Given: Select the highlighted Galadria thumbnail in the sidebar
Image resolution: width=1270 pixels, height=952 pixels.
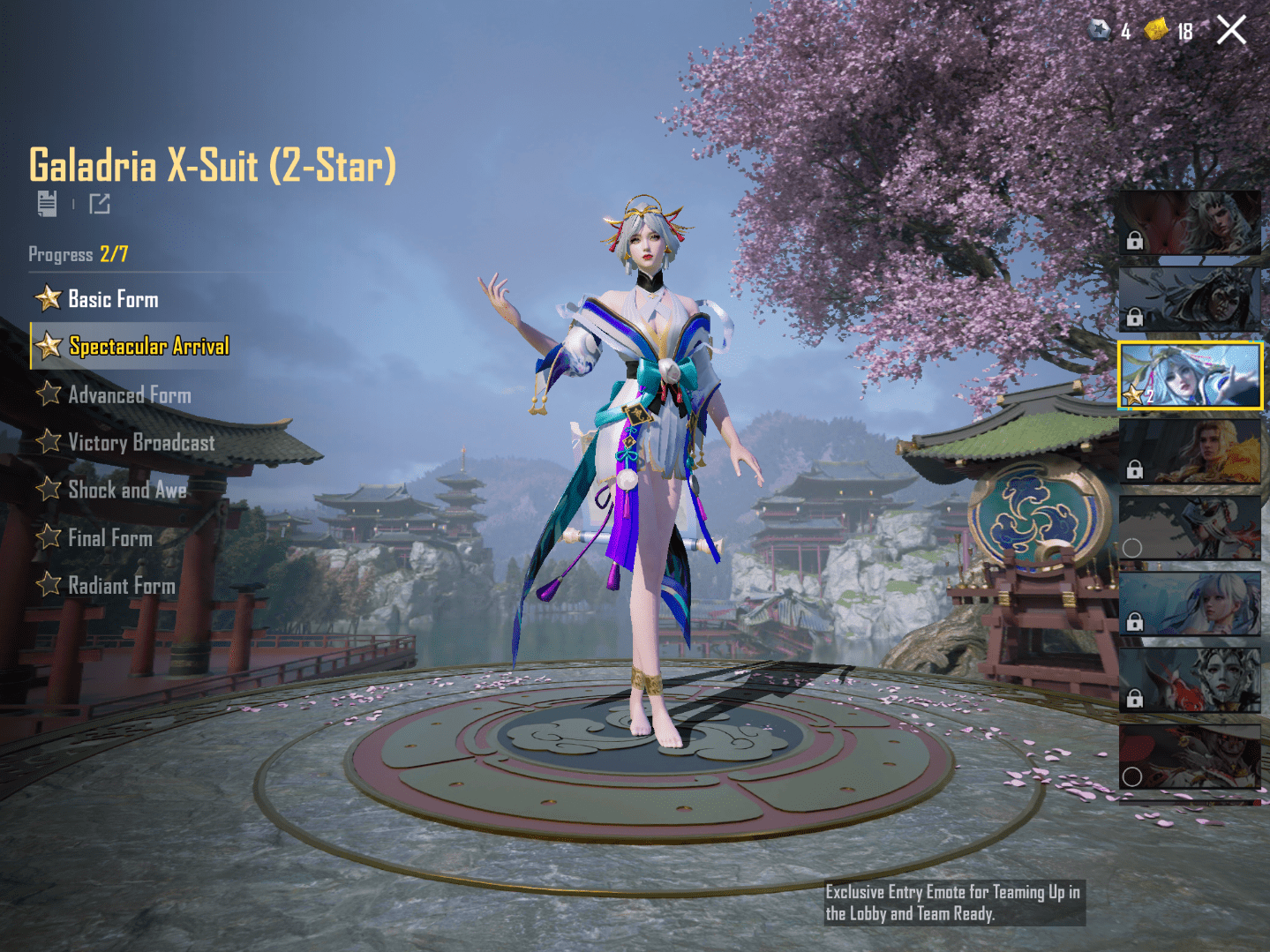Looking at the screenshot, I should click(x=1190, y=375).
